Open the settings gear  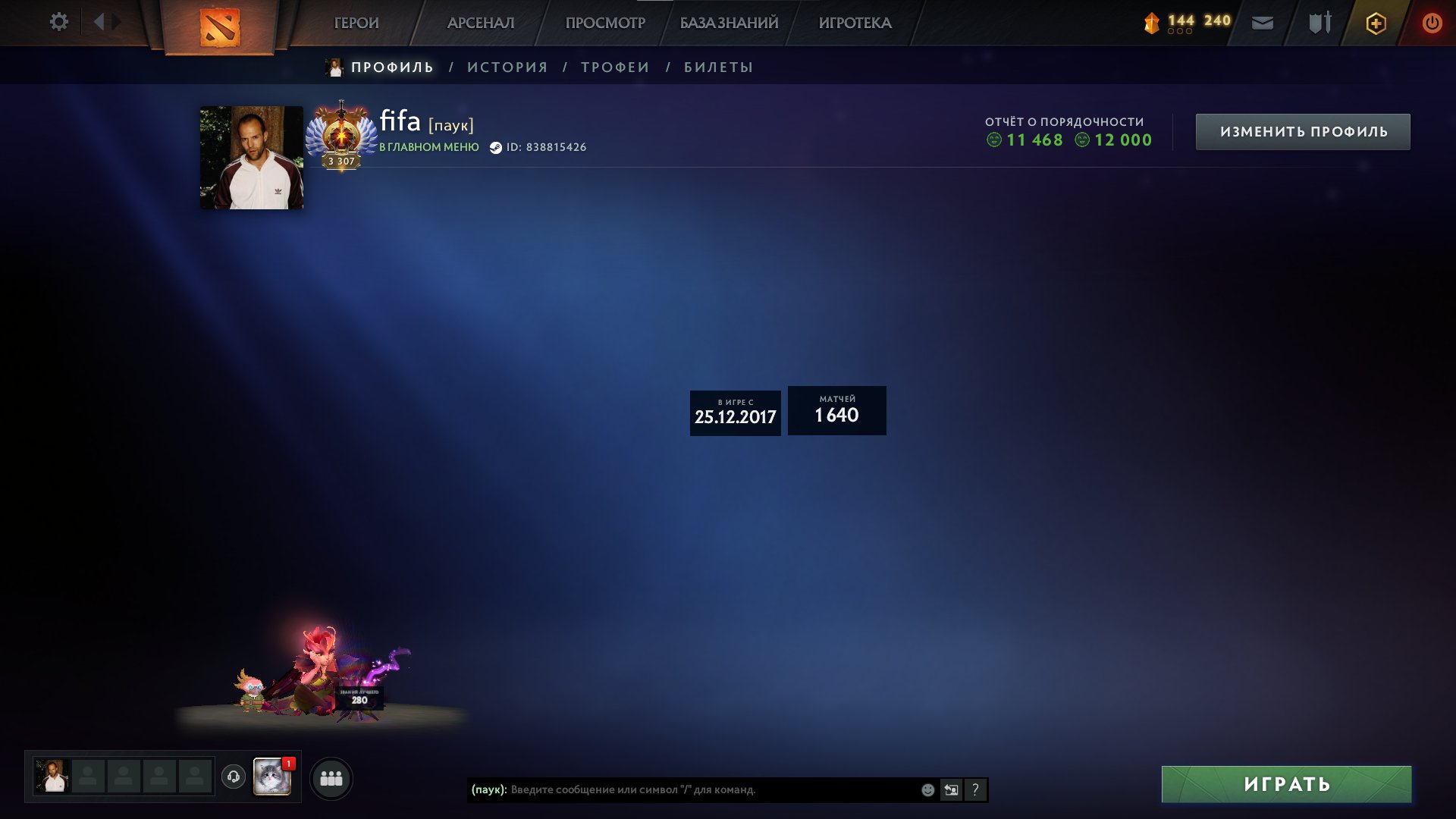[59, 22]
